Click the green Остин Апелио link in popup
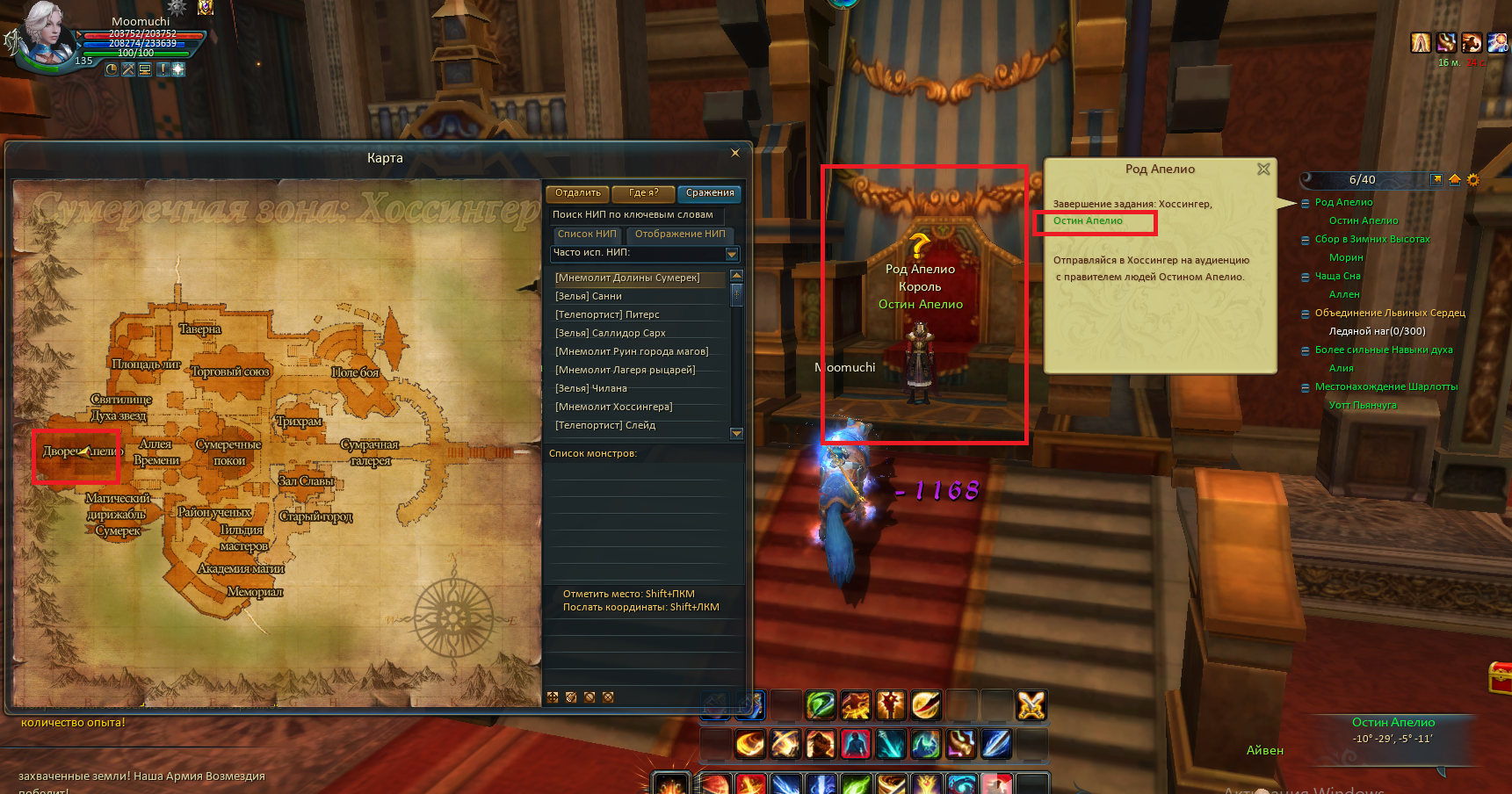The height and width of the screenshot is (794, 1512). 1088,221
